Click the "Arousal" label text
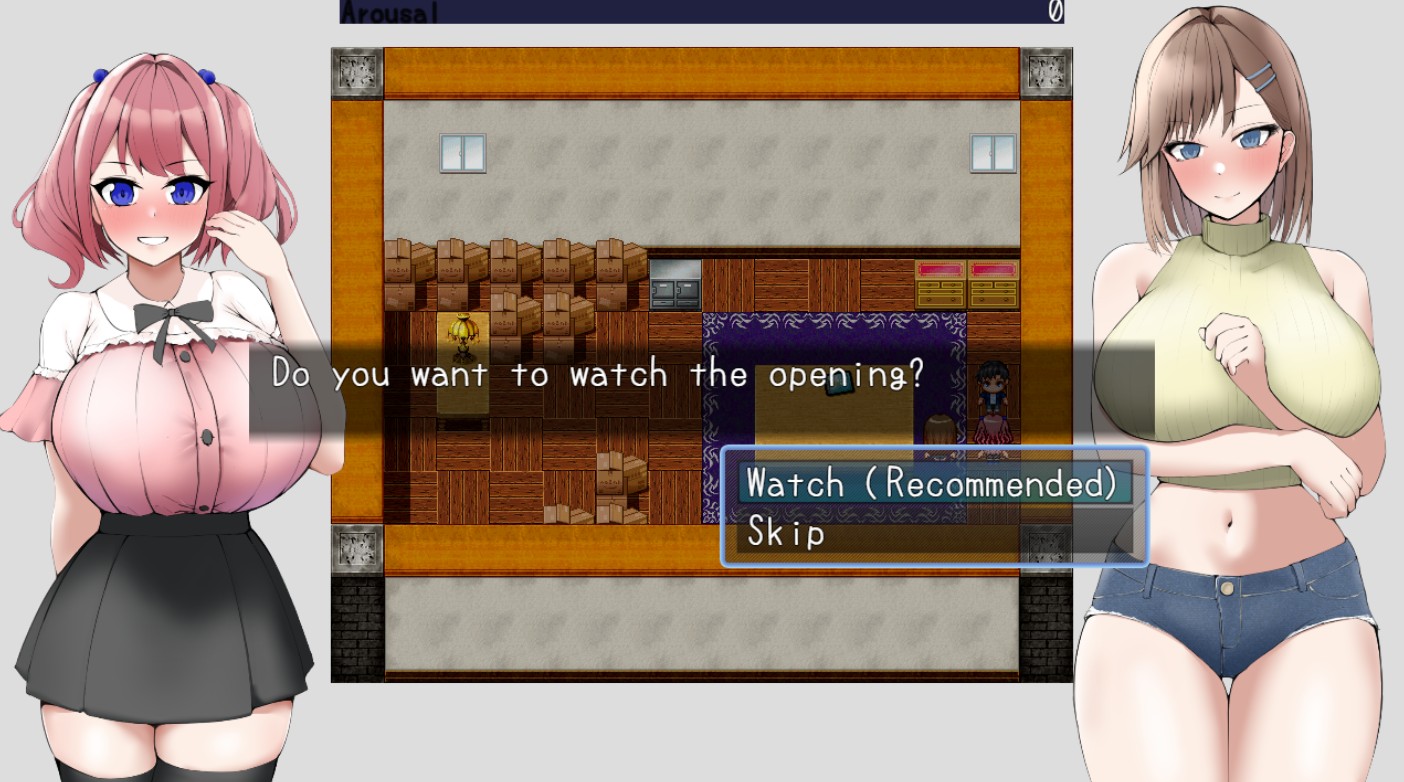The width and height of the screenshot is (1404, 782). [389, 11]
